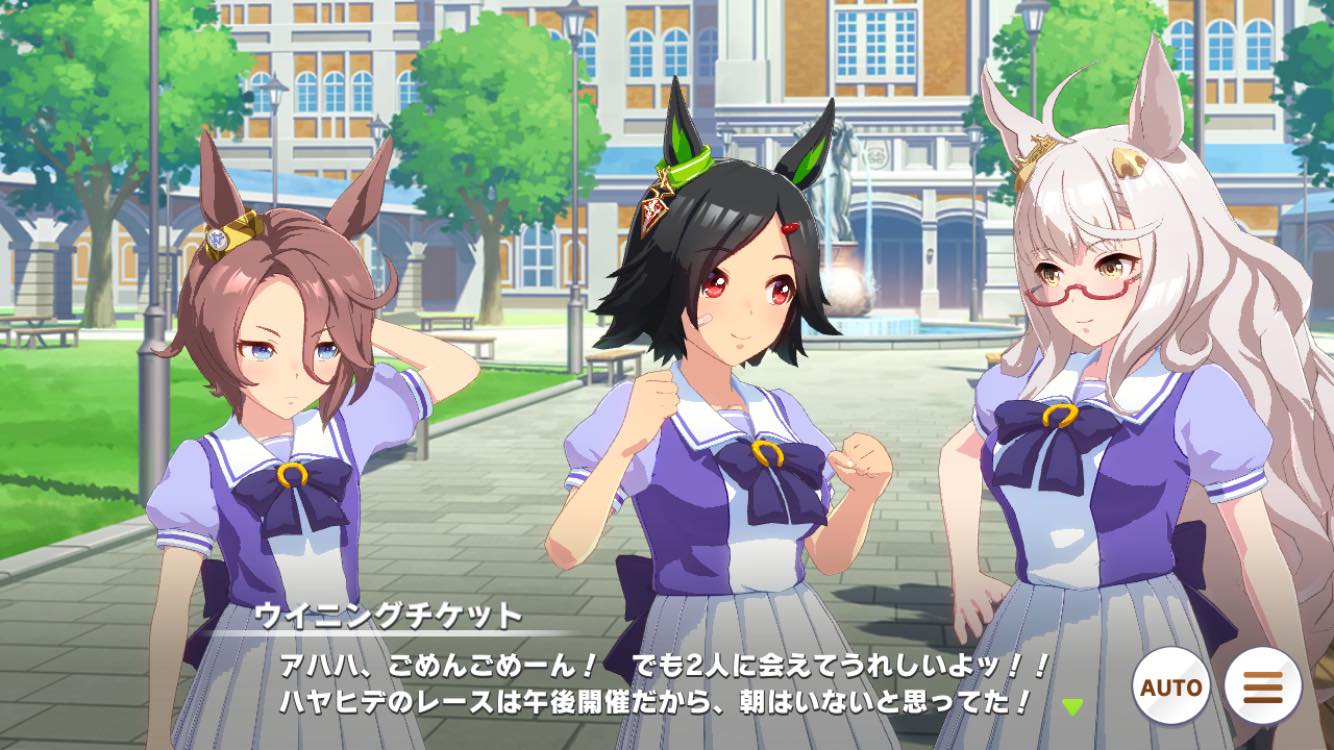This screenshot has width=1334, height=750.
Task: Toggle the AUTO dialogue playback button
Action: (x=1170, y=688)
